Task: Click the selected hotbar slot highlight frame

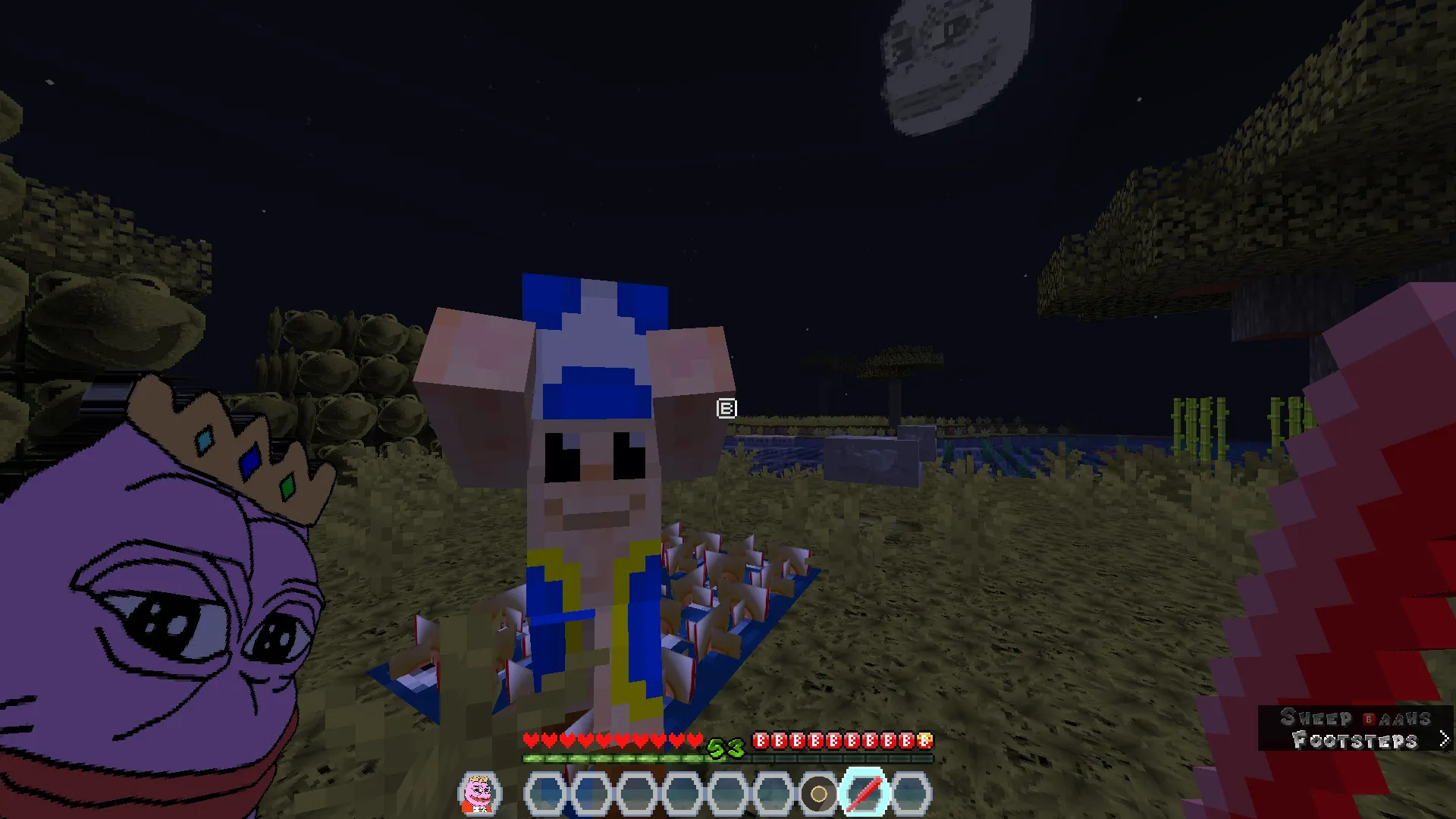Action: (x=865, y=792)
